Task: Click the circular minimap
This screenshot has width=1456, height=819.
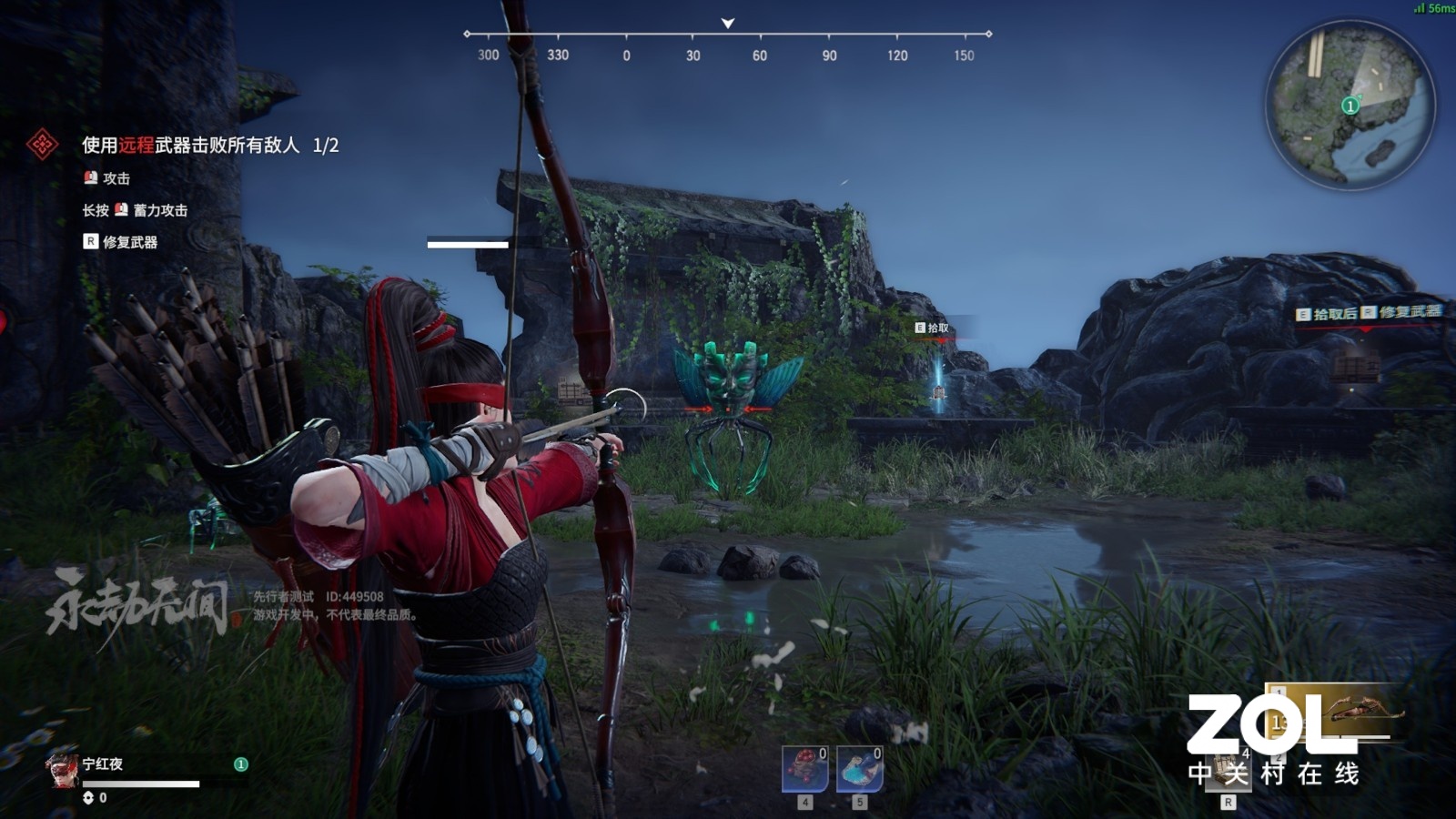Action: 1350,105
